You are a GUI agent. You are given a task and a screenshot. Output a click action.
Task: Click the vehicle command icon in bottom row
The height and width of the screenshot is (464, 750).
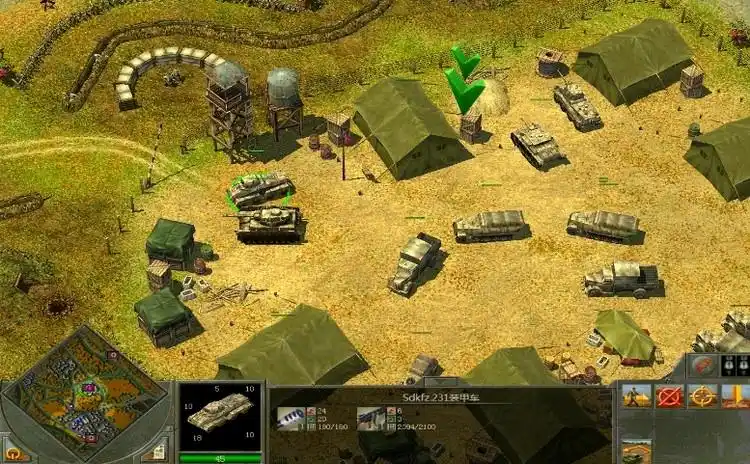coord(637,452)
